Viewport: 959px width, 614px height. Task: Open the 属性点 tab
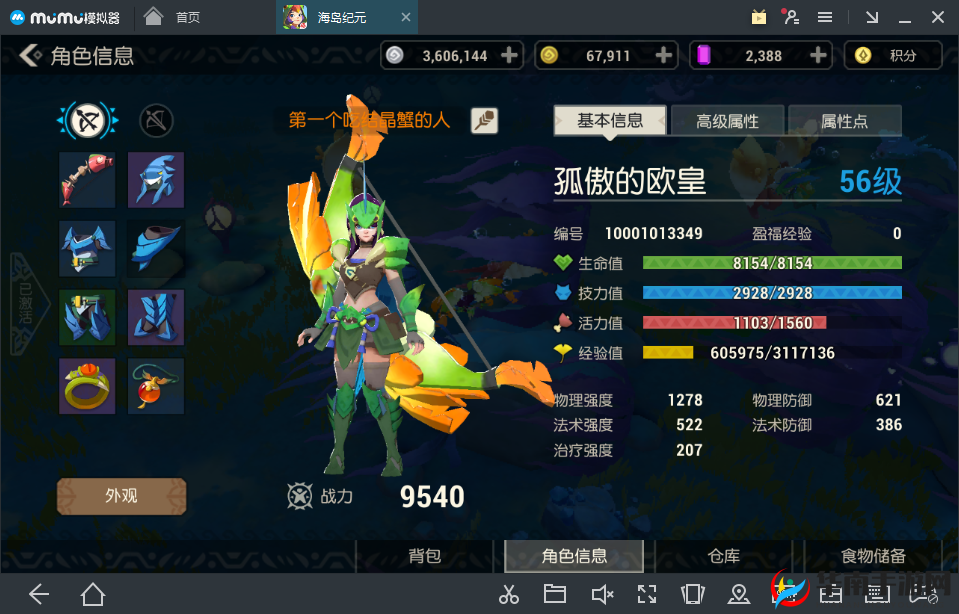pyautogui.click(x=844, y=122)
